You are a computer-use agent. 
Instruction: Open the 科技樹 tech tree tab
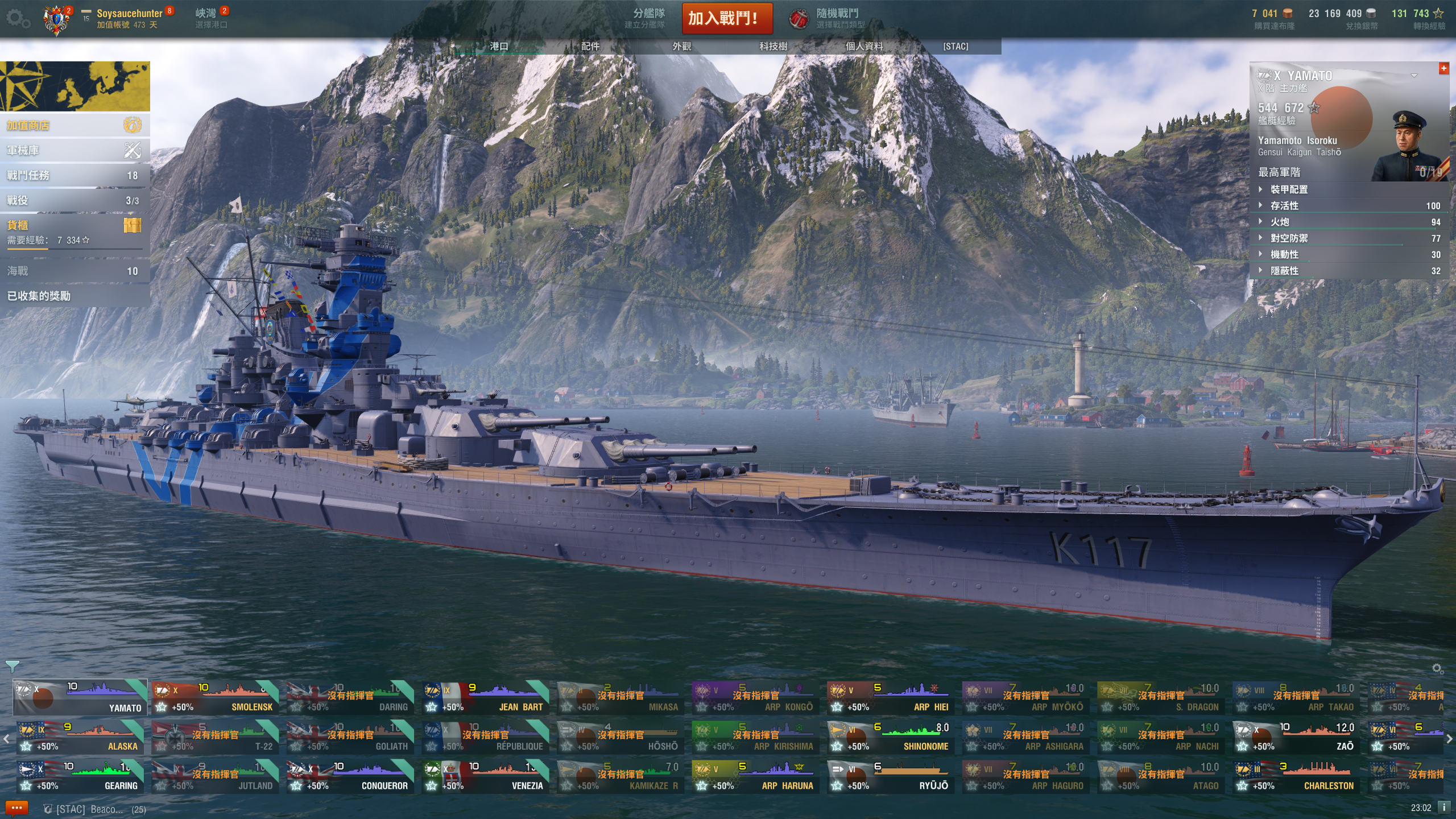(x=773, y=46)
